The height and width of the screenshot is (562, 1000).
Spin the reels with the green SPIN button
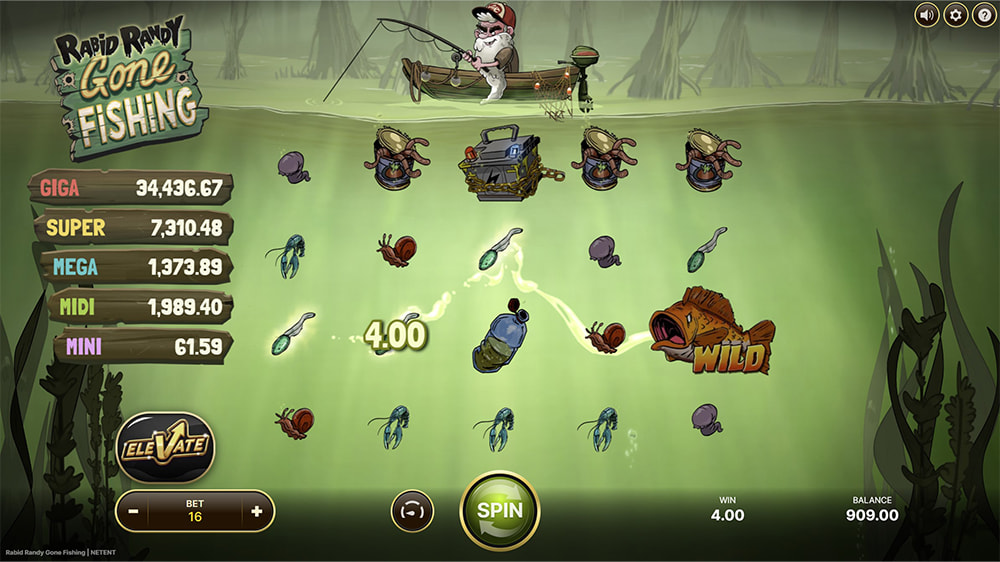[x=499, y=510]
